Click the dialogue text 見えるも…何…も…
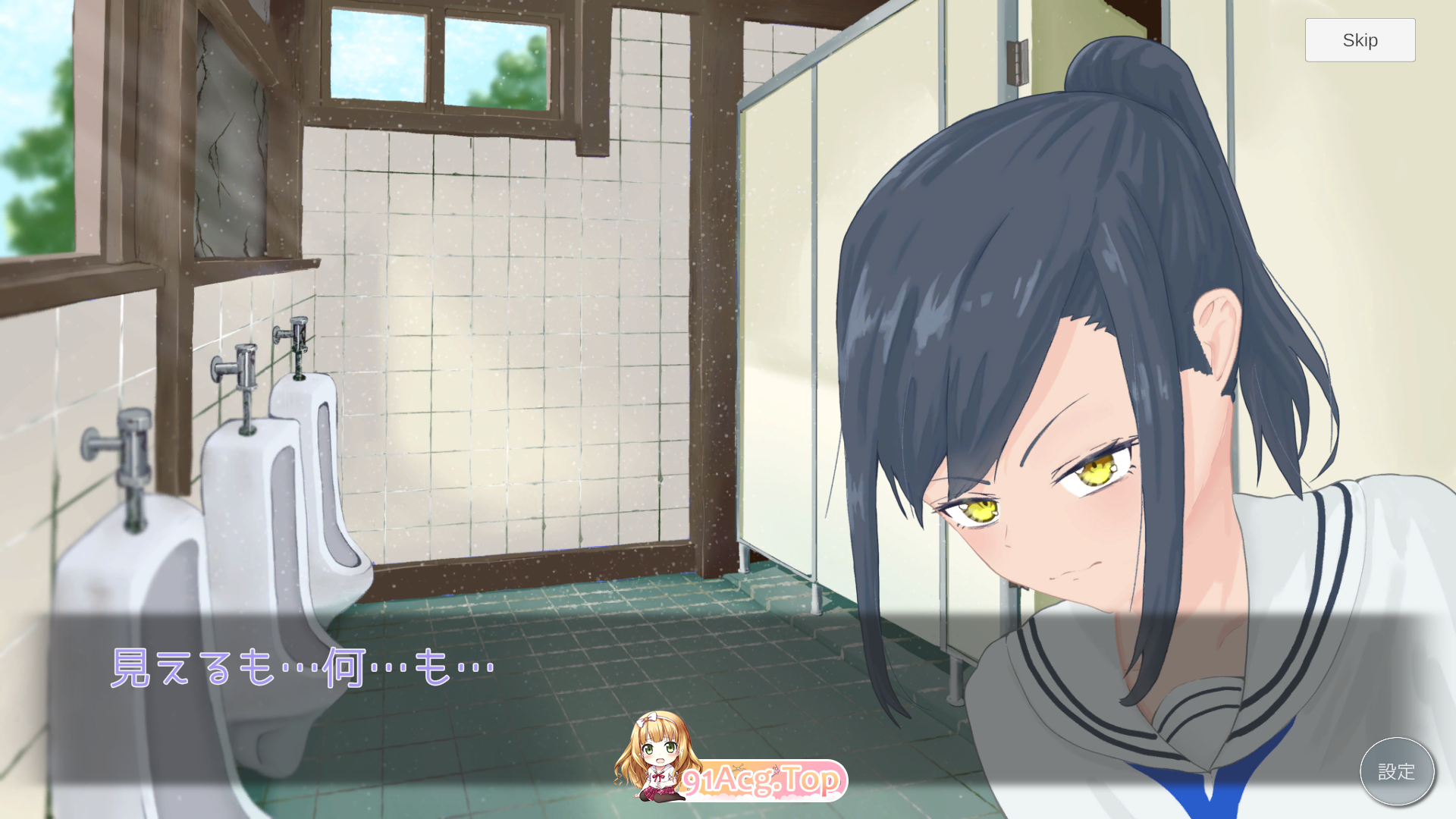The image size is (1456, 819). coord(303,667)
